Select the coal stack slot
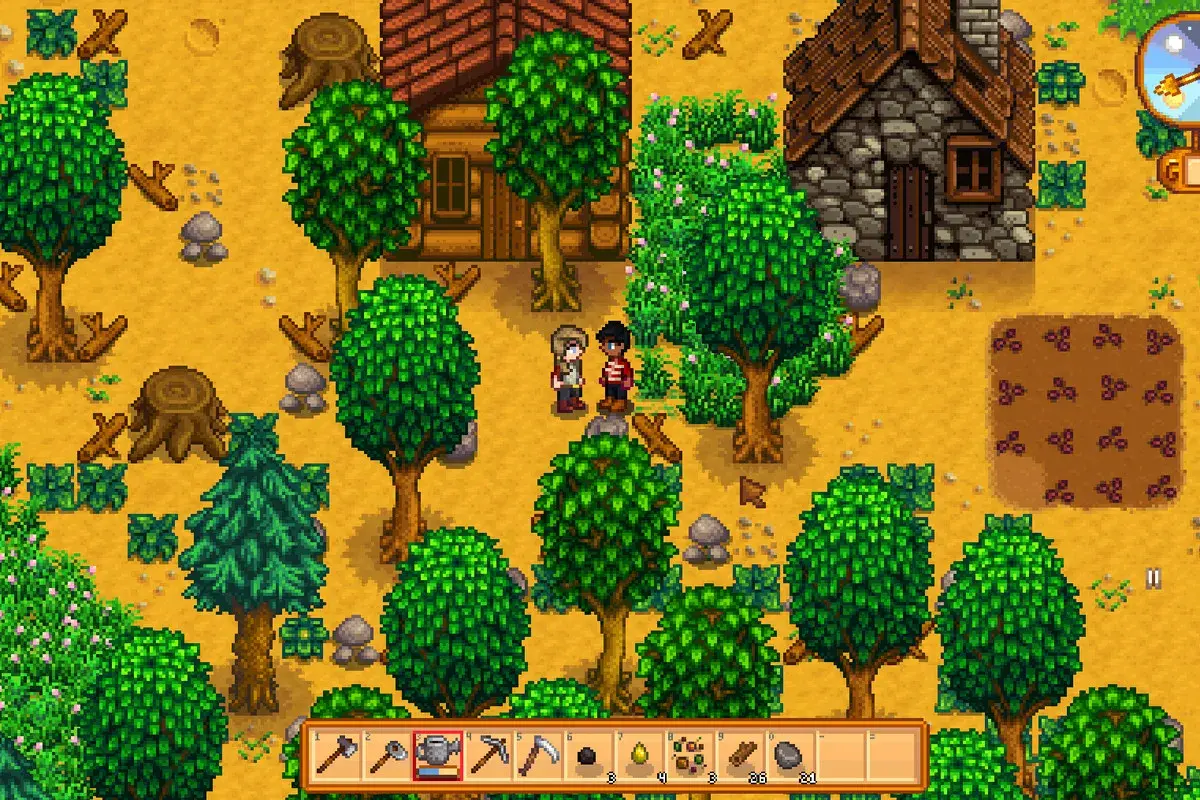Screen dimensions: 1200x800 (590, 754)
